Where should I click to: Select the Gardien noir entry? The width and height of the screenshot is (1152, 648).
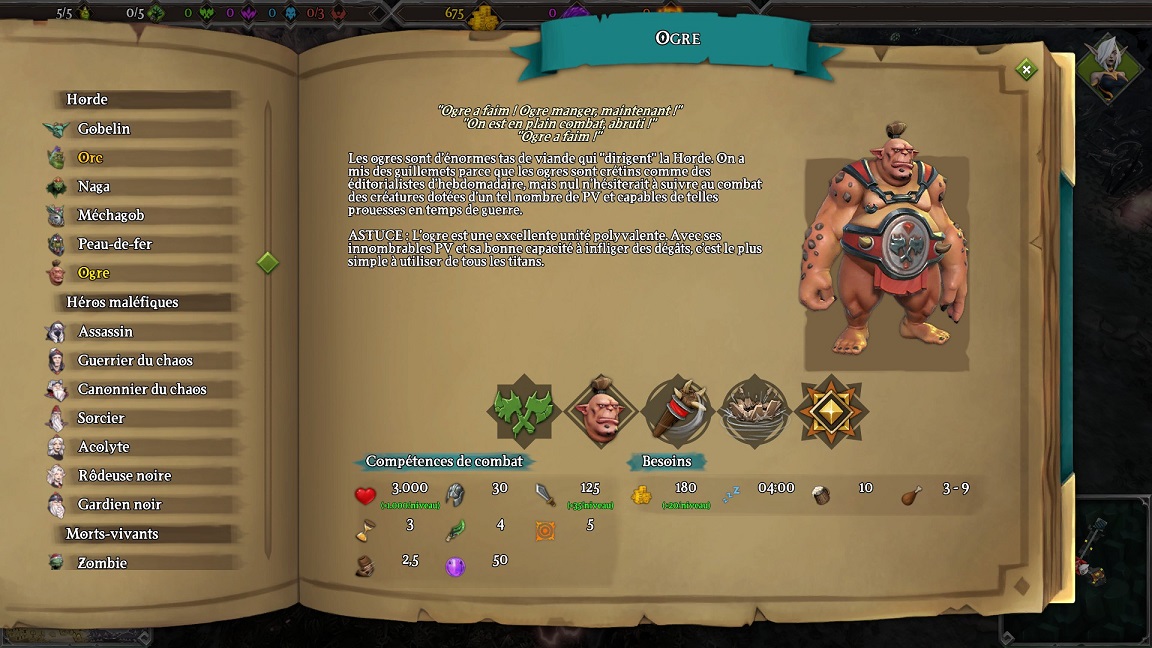click(x=119, y=505)
